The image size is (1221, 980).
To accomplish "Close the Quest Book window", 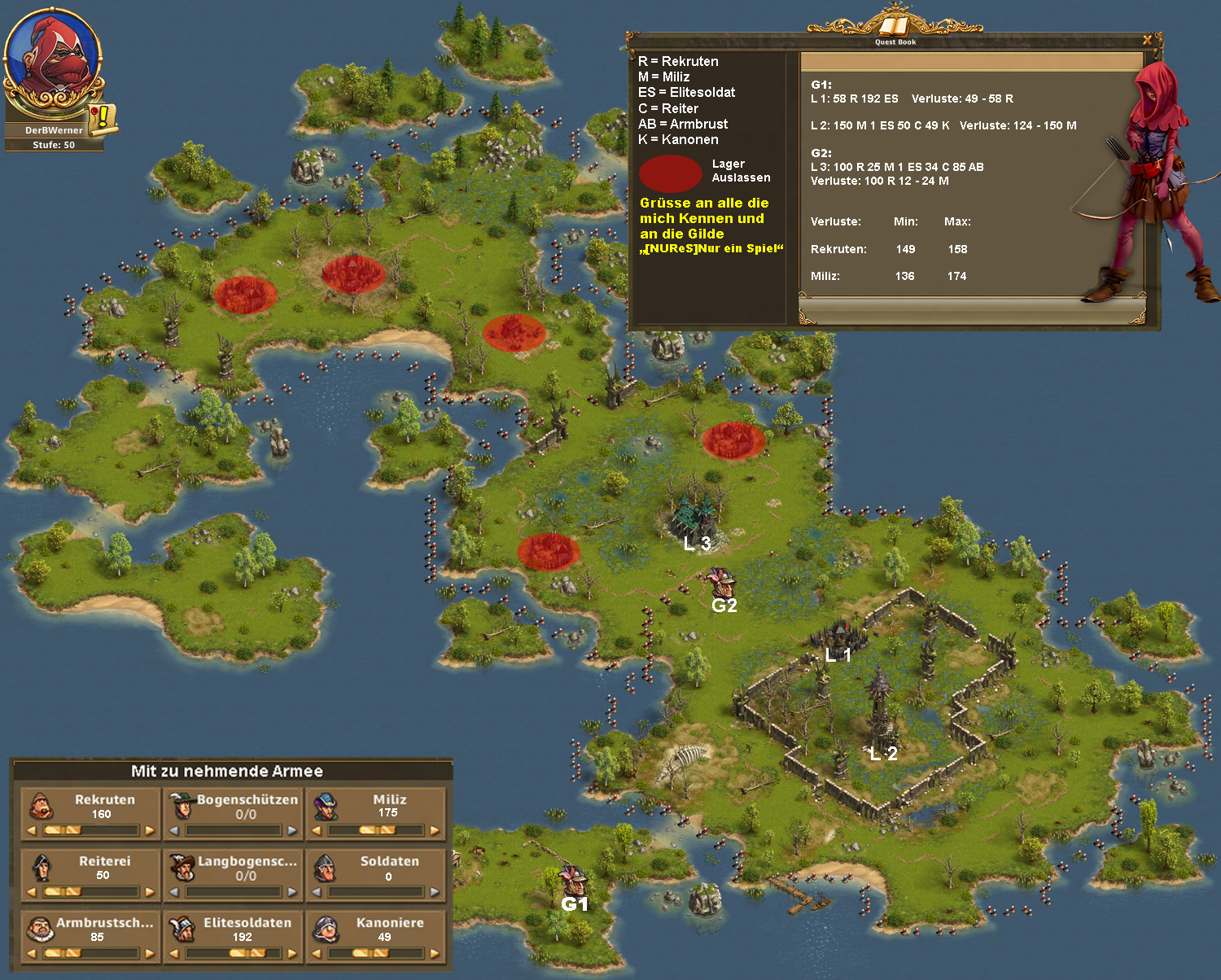I will [1147, 40].
